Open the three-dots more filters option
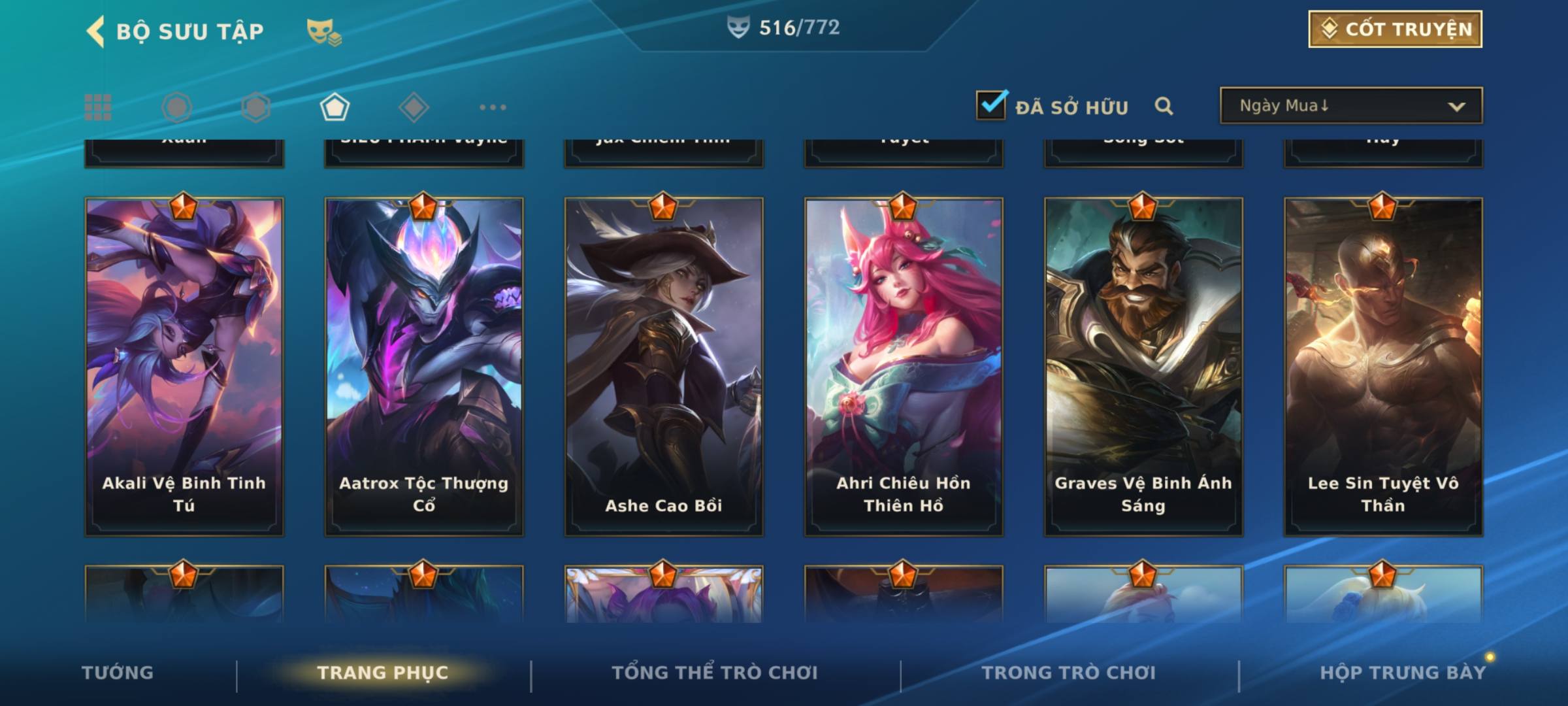The height and width of the screenshot is (706, 1568). 493,107
